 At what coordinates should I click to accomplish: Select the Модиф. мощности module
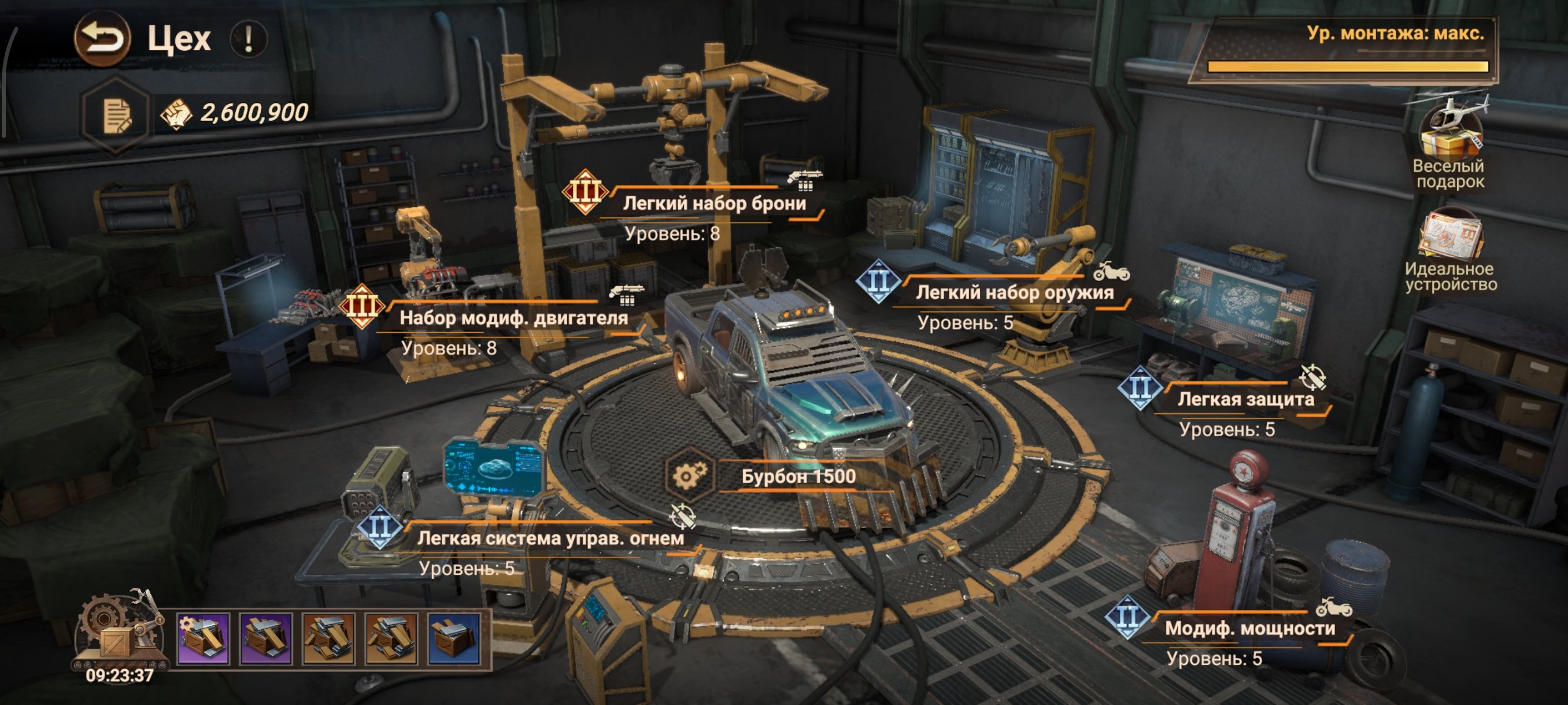1249,628
